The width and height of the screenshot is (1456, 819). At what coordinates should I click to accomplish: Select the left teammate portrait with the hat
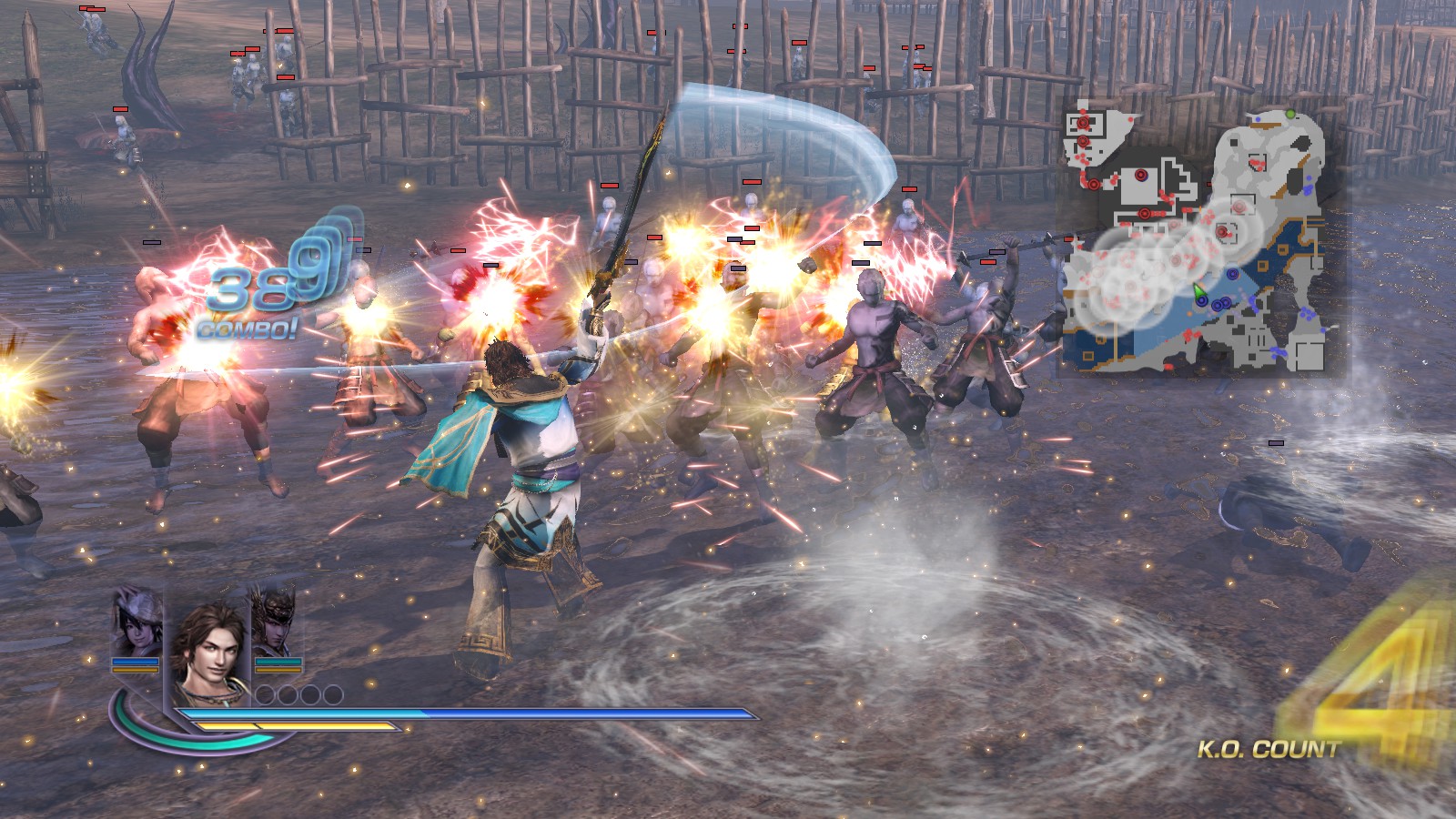136,630
